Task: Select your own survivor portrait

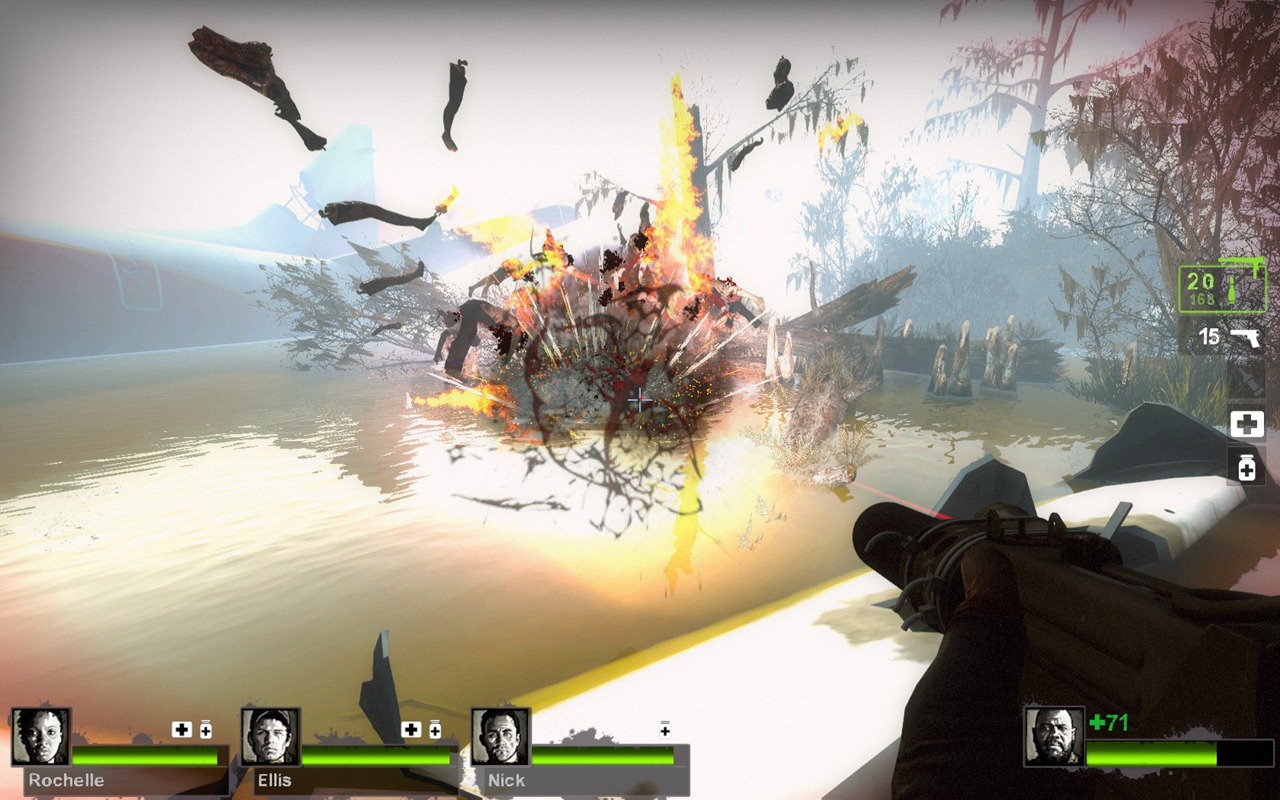Action: (x=1054, y=737)
